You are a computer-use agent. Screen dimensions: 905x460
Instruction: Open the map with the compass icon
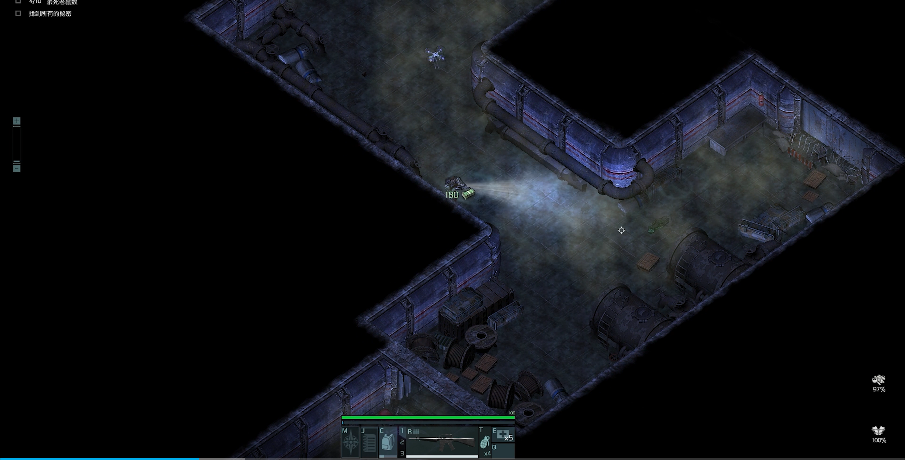pyautogui.click(x=351, y=442)
